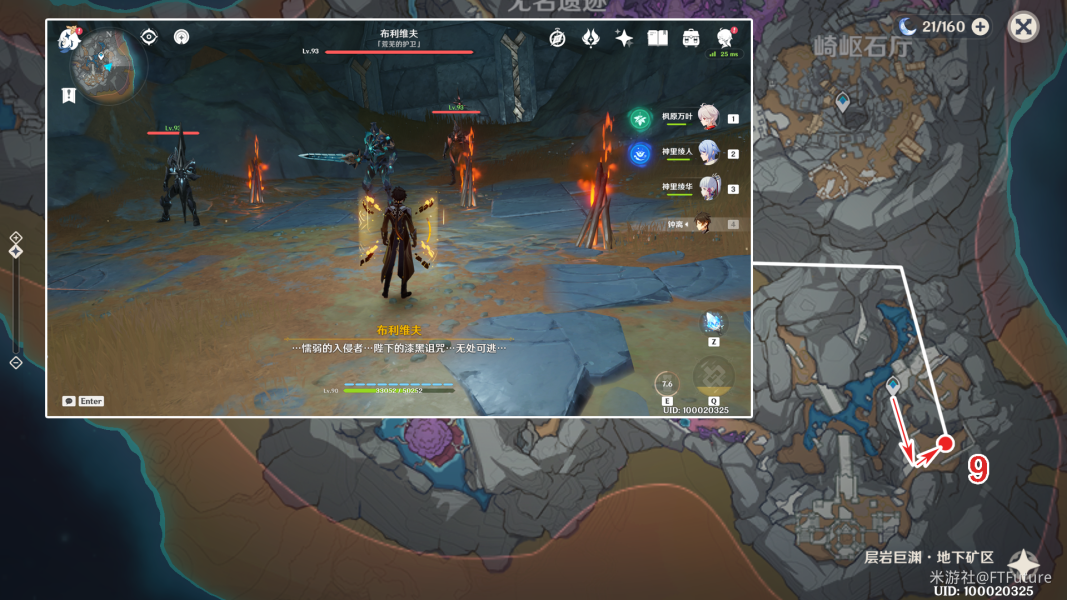Switch to party member 神里绫人
Image resolution: width=1067 pixels, height=600 pixels.
(709, 153)
